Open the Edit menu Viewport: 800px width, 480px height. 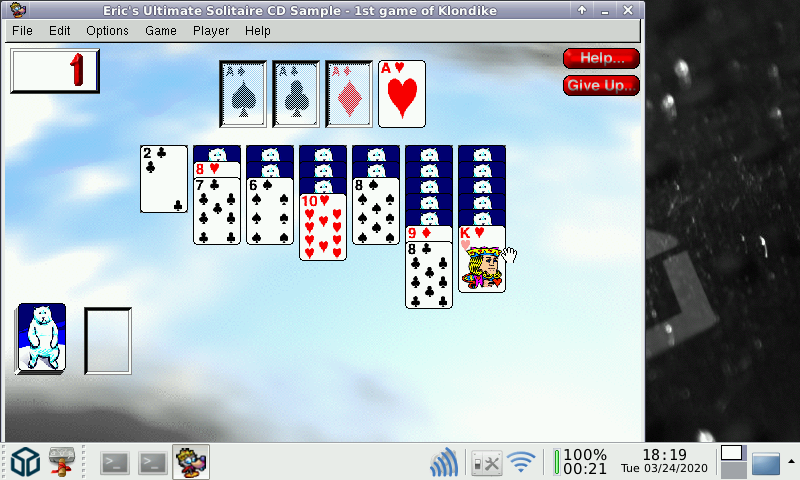click(x=60, y=30)
